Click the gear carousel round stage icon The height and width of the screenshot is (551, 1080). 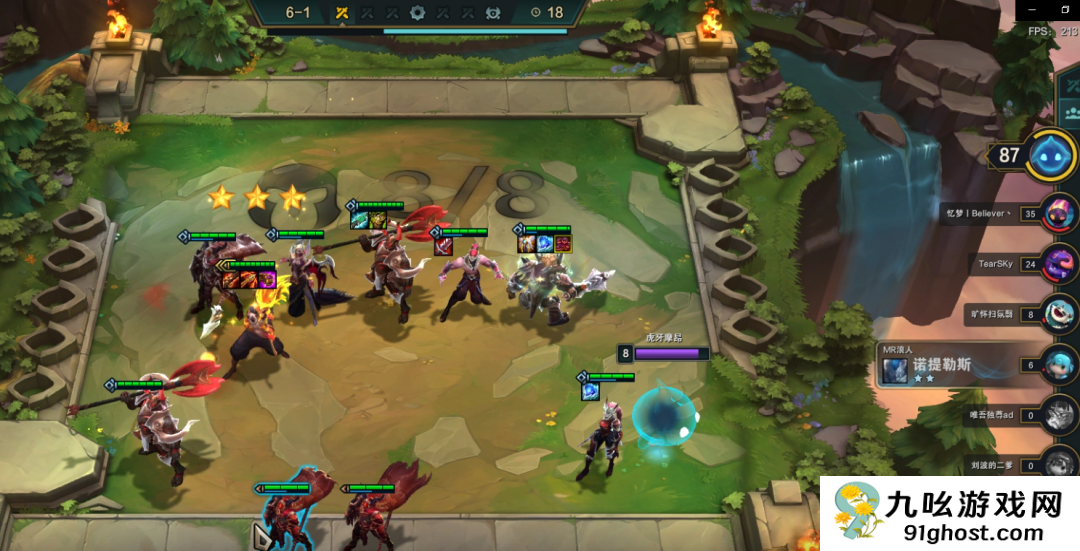[x=417, y=13]
